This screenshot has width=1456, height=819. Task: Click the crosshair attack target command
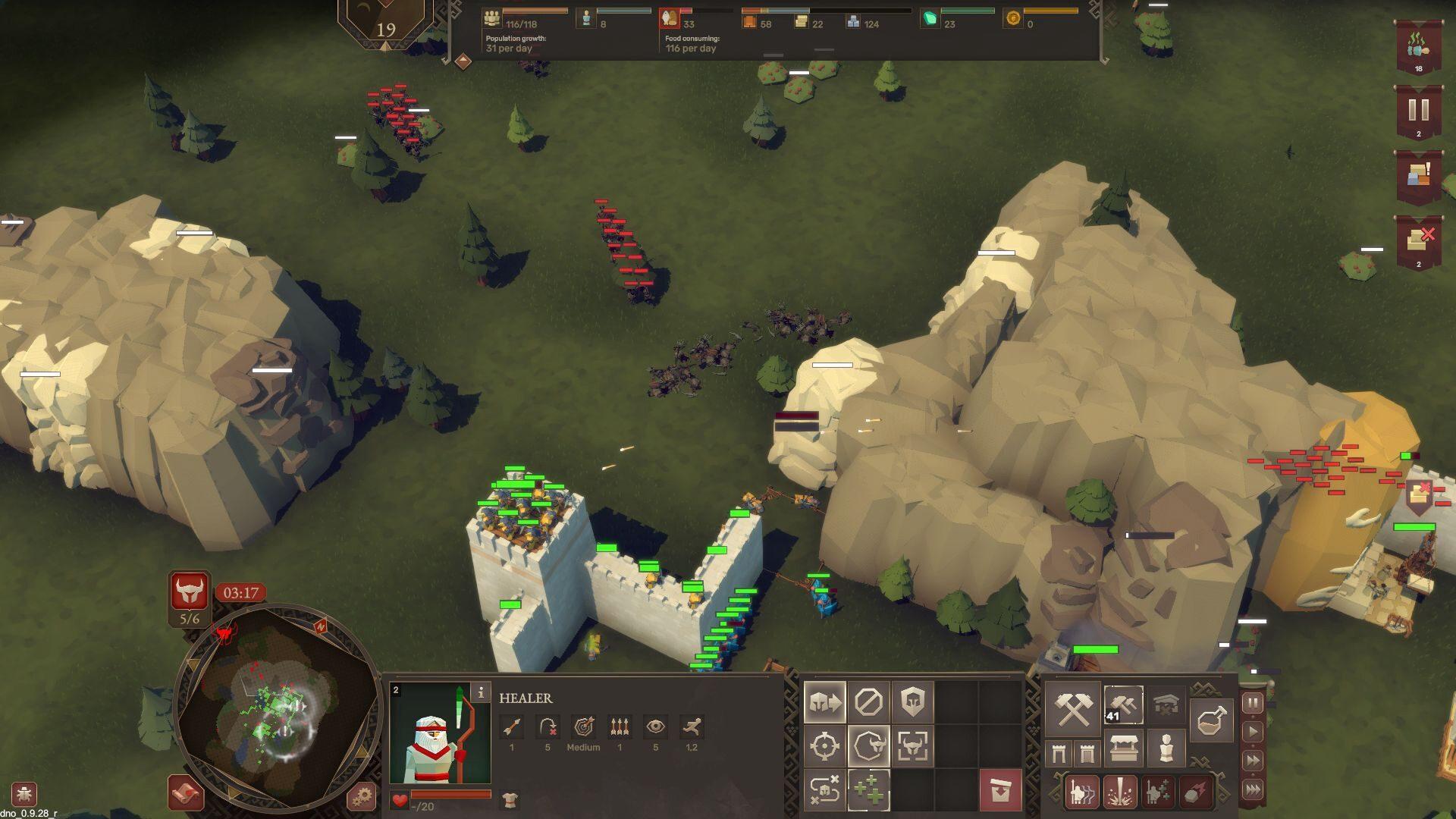click(x=824, y=747)
